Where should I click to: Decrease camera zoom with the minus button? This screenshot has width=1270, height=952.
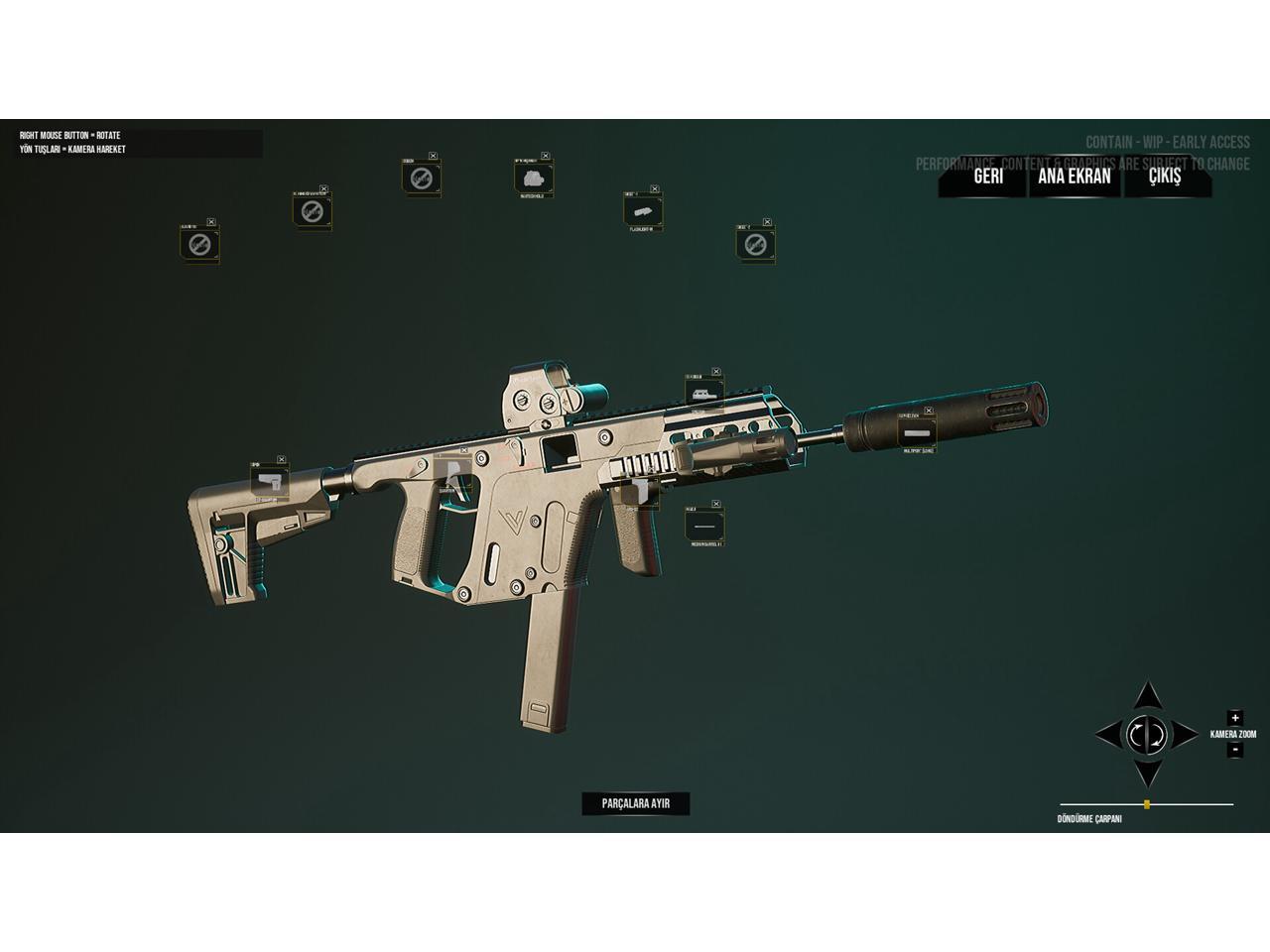(1234, 750)
